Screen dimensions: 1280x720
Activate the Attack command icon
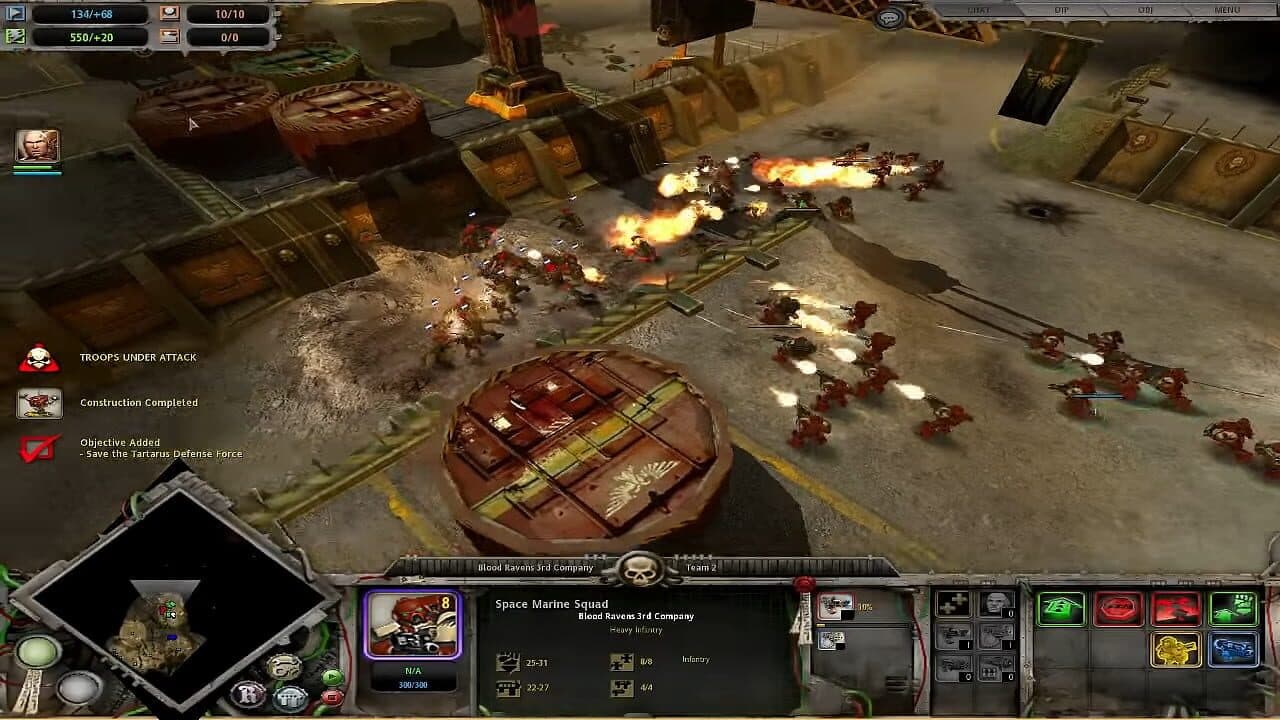coord(1175,608)
